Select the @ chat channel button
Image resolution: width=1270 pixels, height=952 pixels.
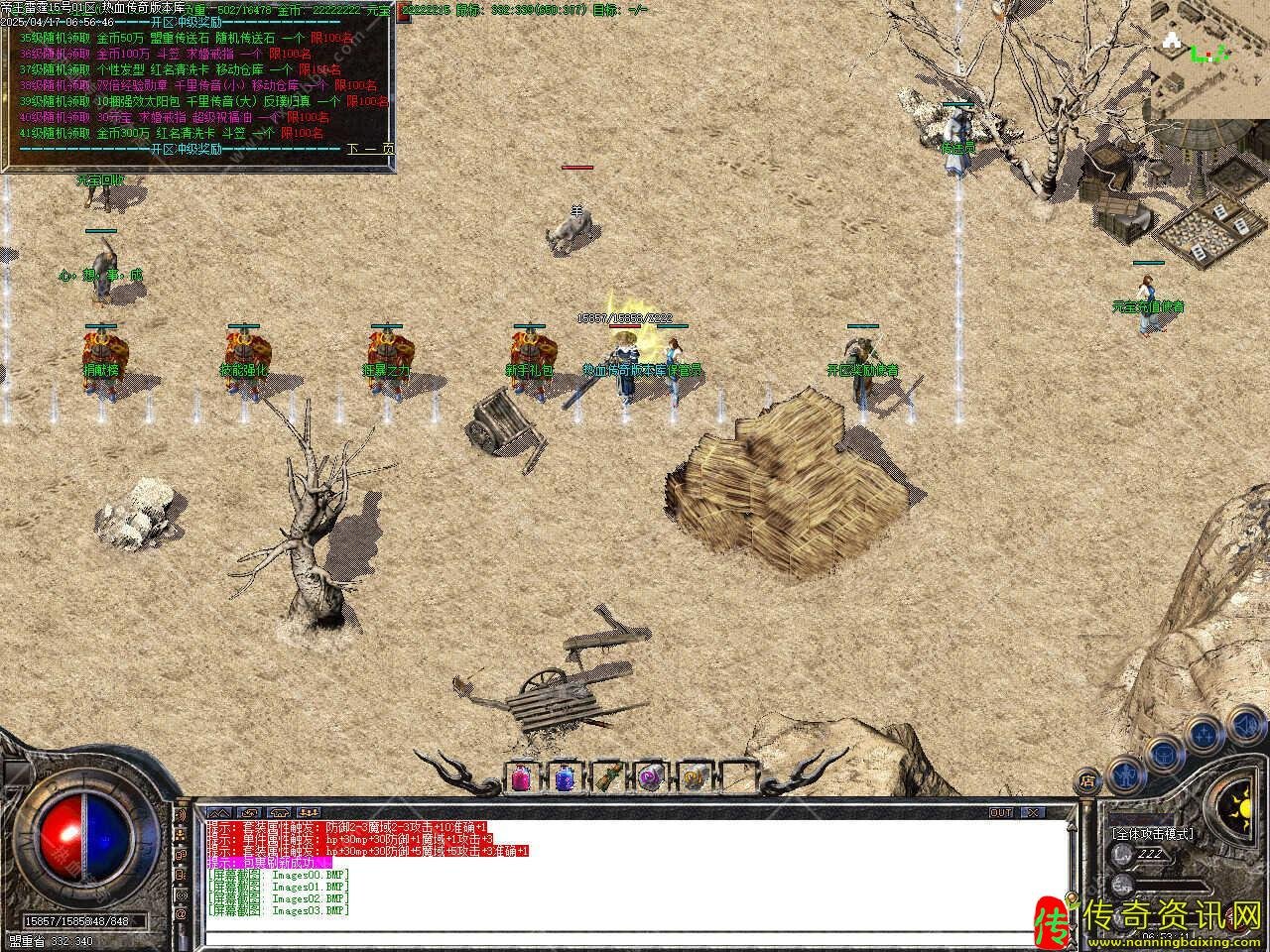(x=182, y=913)
